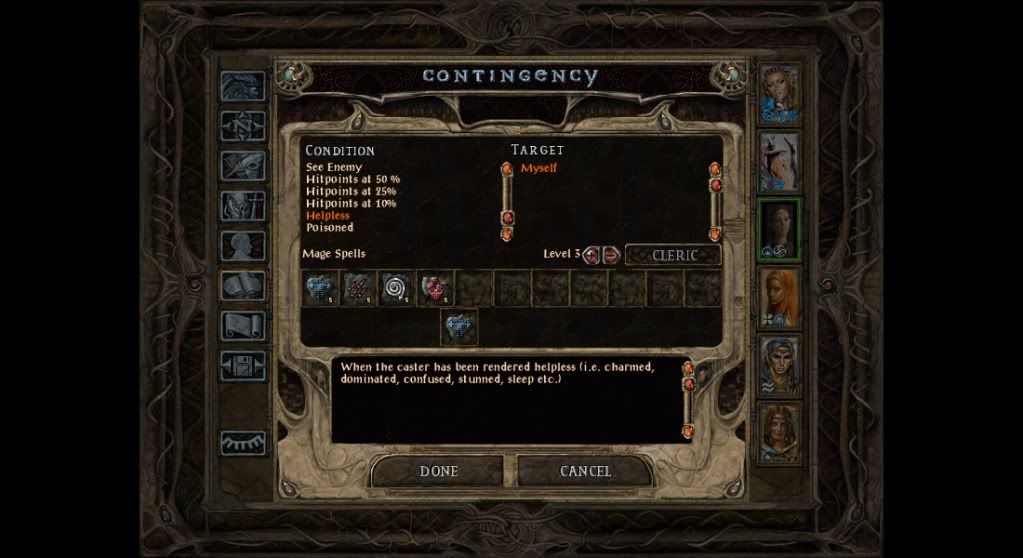Image resolution: width=1023 pixels, height=558 pixels.
Task: Add the white spiral spell icon
Action: coord(397,289)
